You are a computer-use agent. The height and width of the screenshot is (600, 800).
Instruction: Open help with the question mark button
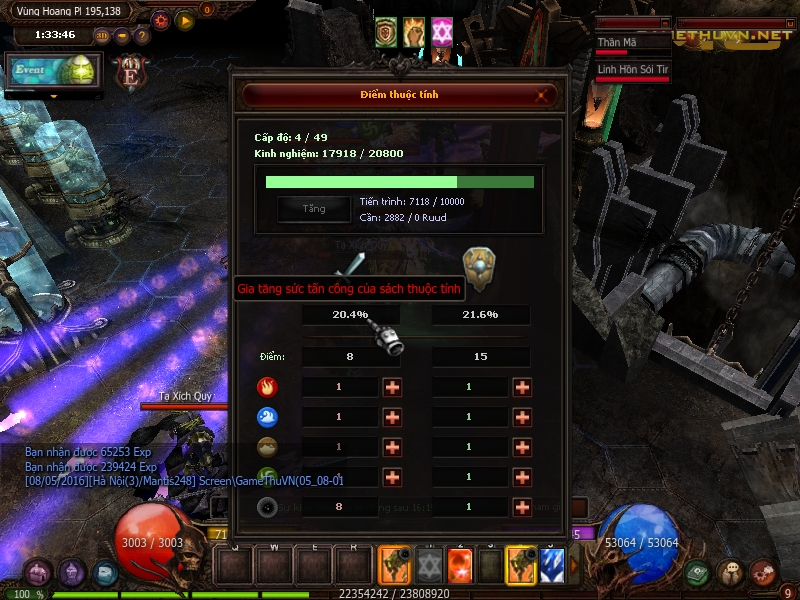tap(142, 36)
